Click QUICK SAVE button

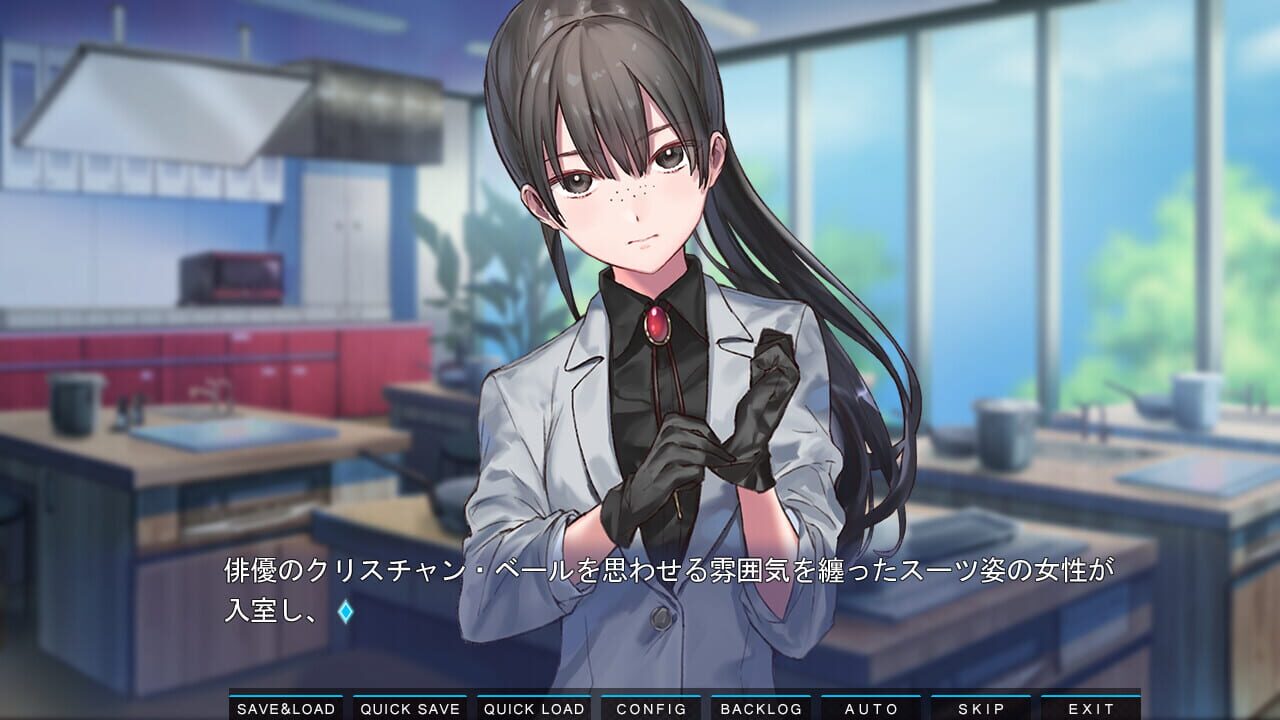click(410, 708)
